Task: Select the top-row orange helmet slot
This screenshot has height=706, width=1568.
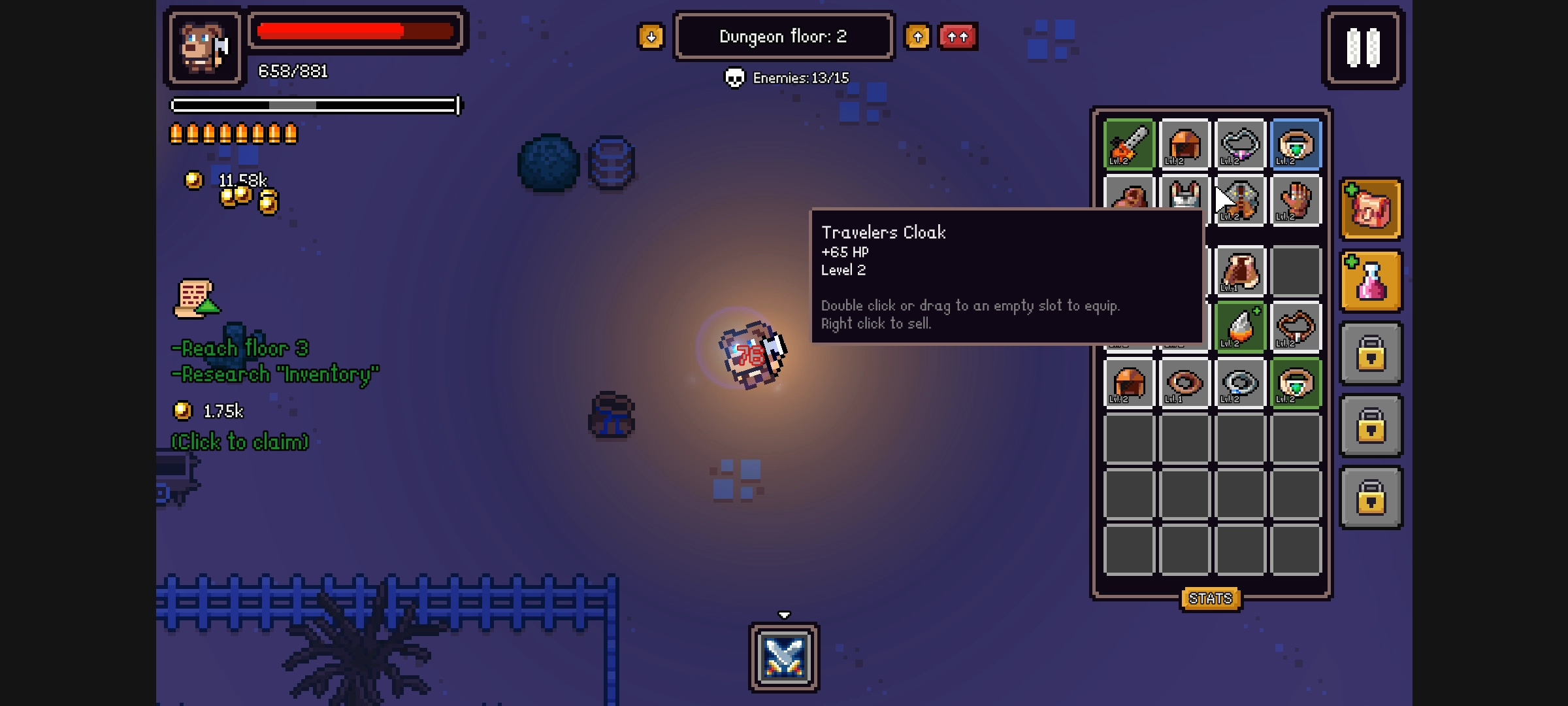Action: tap(1184, 144)
